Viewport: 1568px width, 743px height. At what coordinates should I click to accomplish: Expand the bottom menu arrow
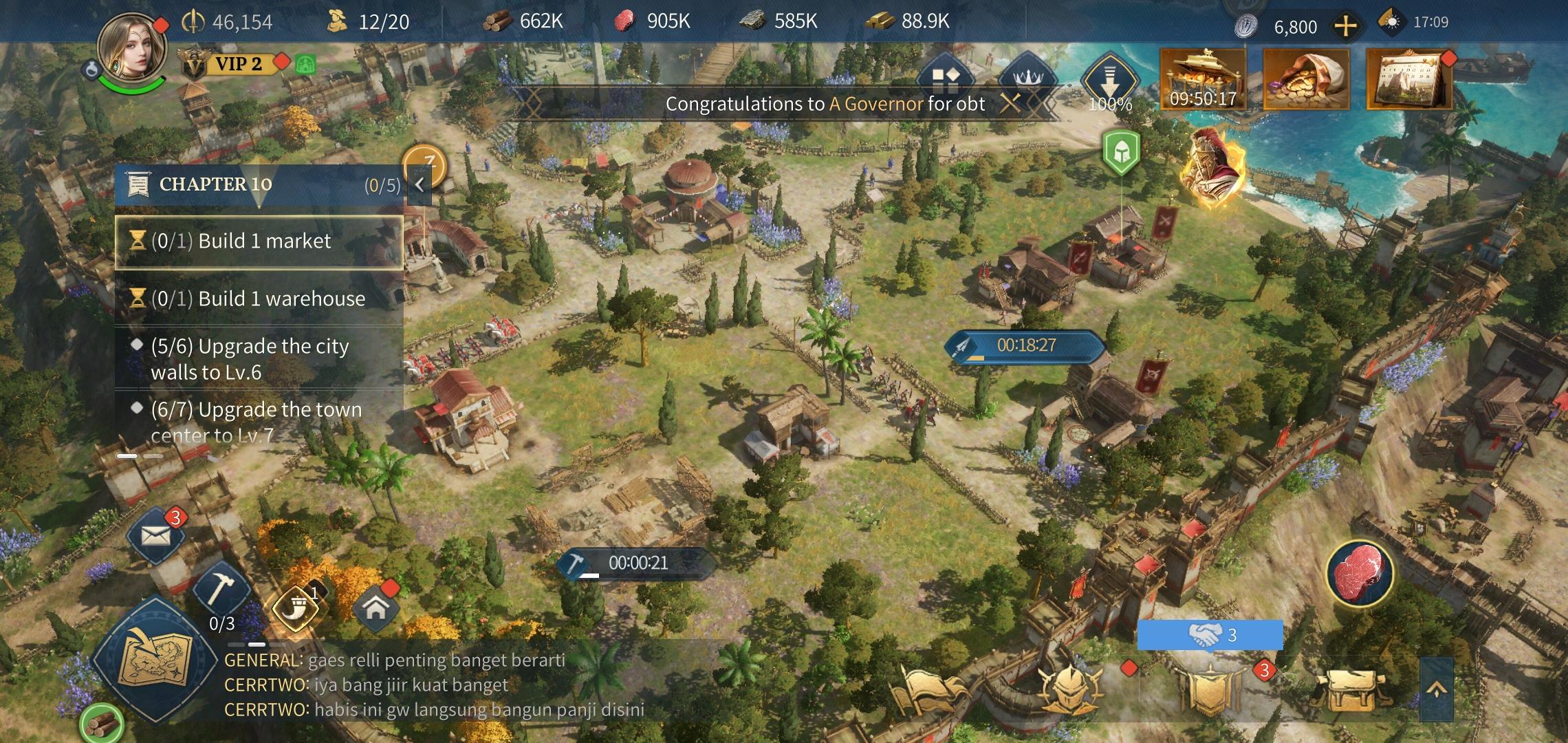tap(1436, 689)
